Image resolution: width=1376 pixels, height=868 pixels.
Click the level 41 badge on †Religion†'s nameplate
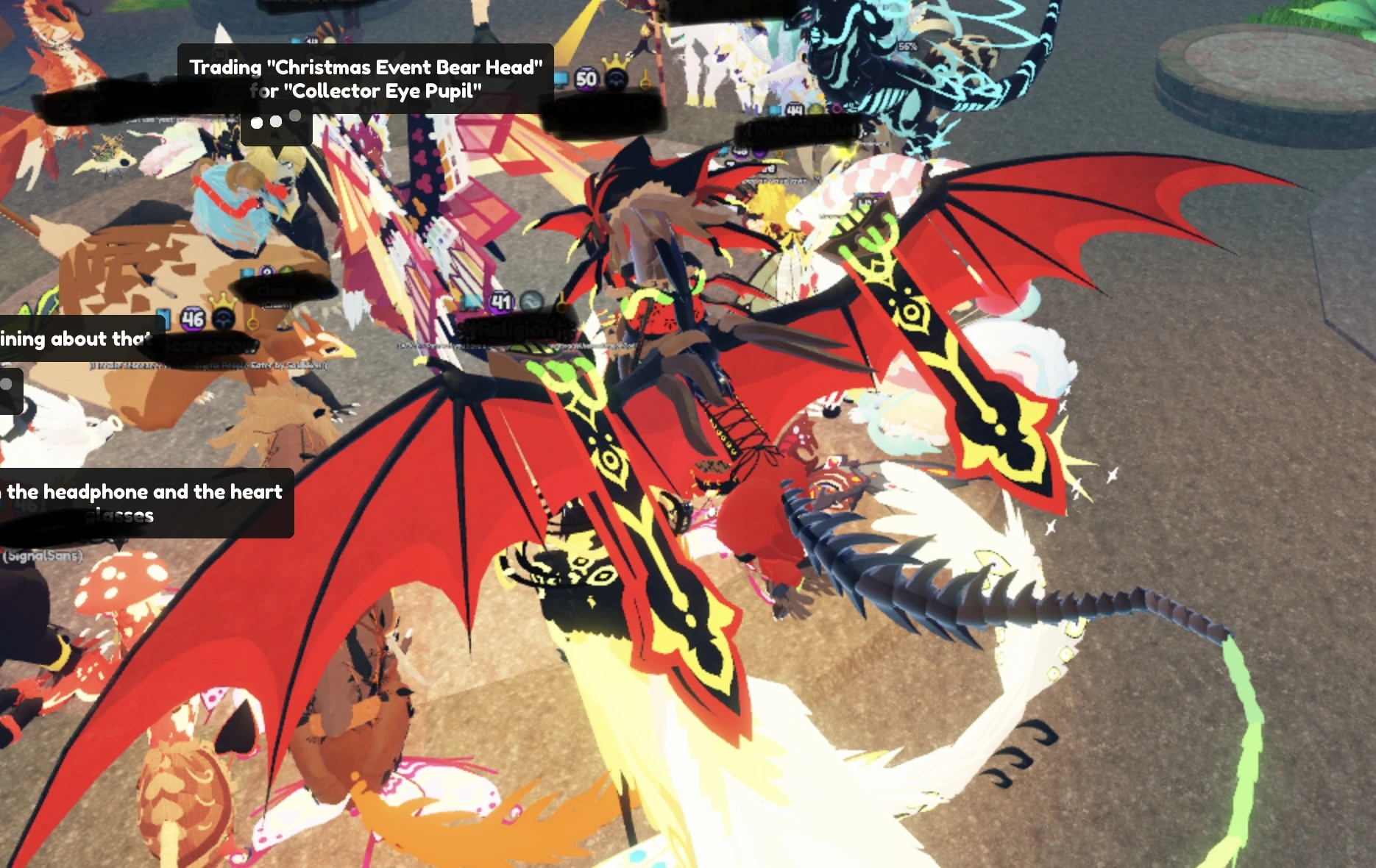click(x=501, y=302)
